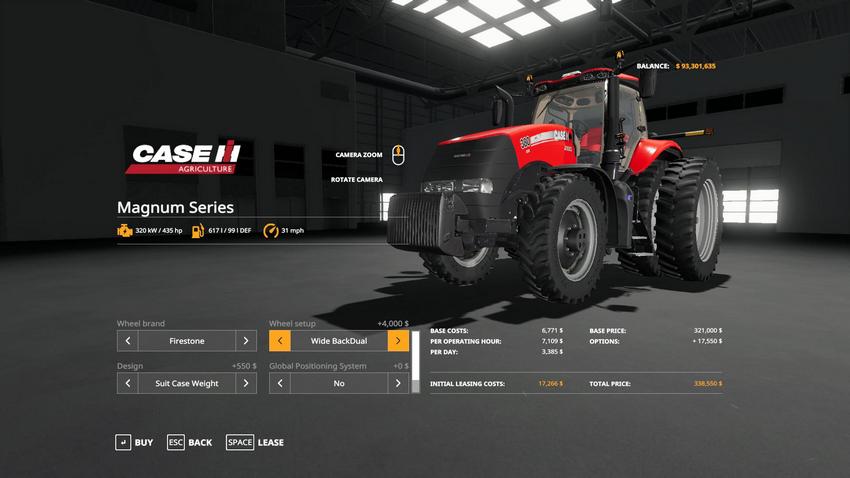Switch to next wheel setup after Wide BackDual
The width and height of the screenshot is (850, 478).
tap(398, 341)
